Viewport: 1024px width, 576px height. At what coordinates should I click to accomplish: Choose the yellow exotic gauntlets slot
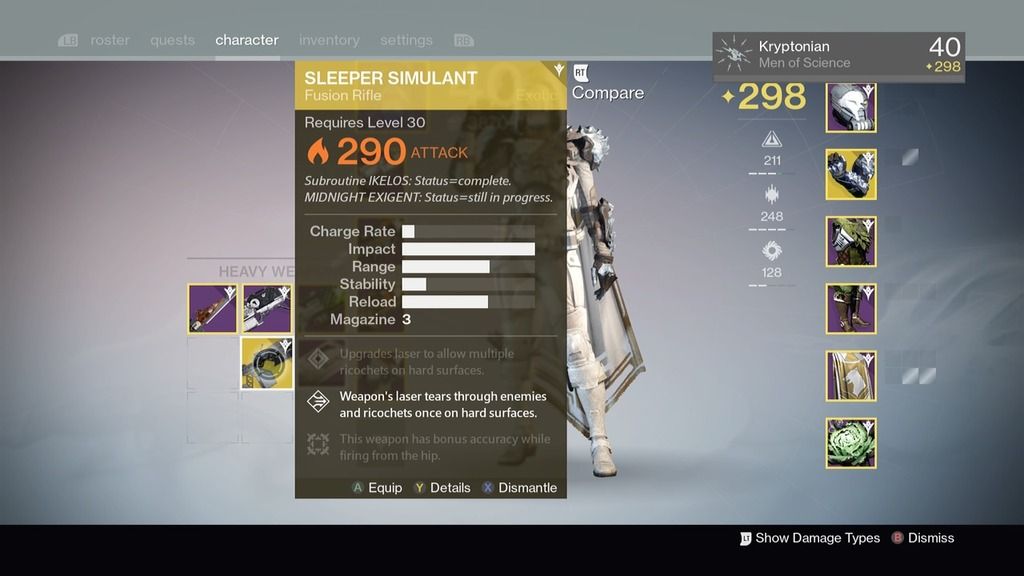tap(851, 174)
